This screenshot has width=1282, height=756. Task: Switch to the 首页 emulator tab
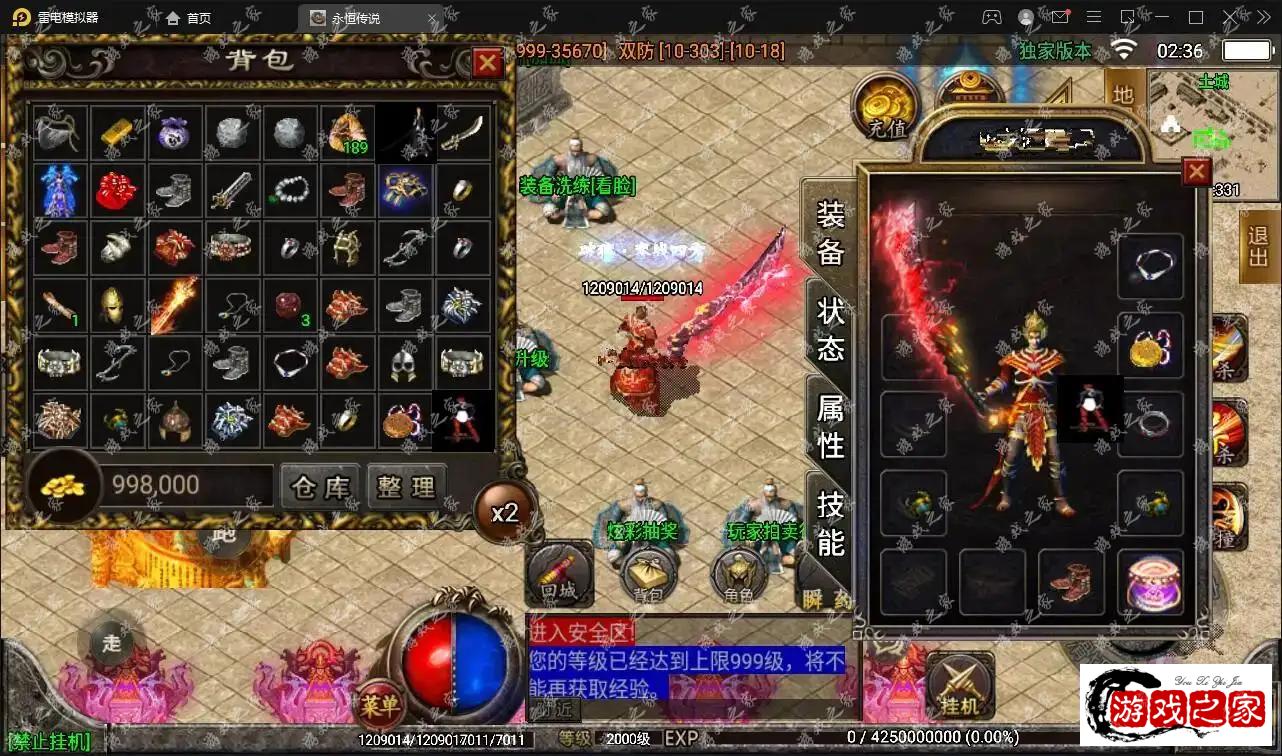189,18
